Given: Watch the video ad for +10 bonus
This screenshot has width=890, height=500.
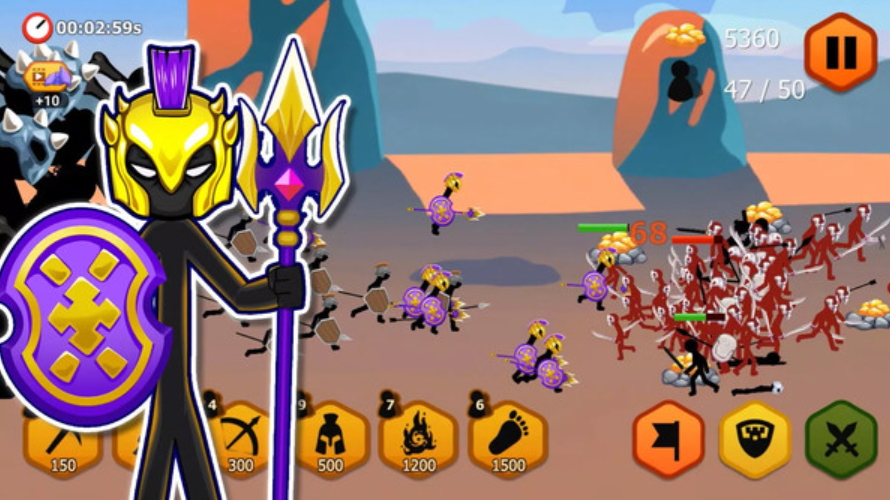Looking at the screenshot, I should (46, 78).
